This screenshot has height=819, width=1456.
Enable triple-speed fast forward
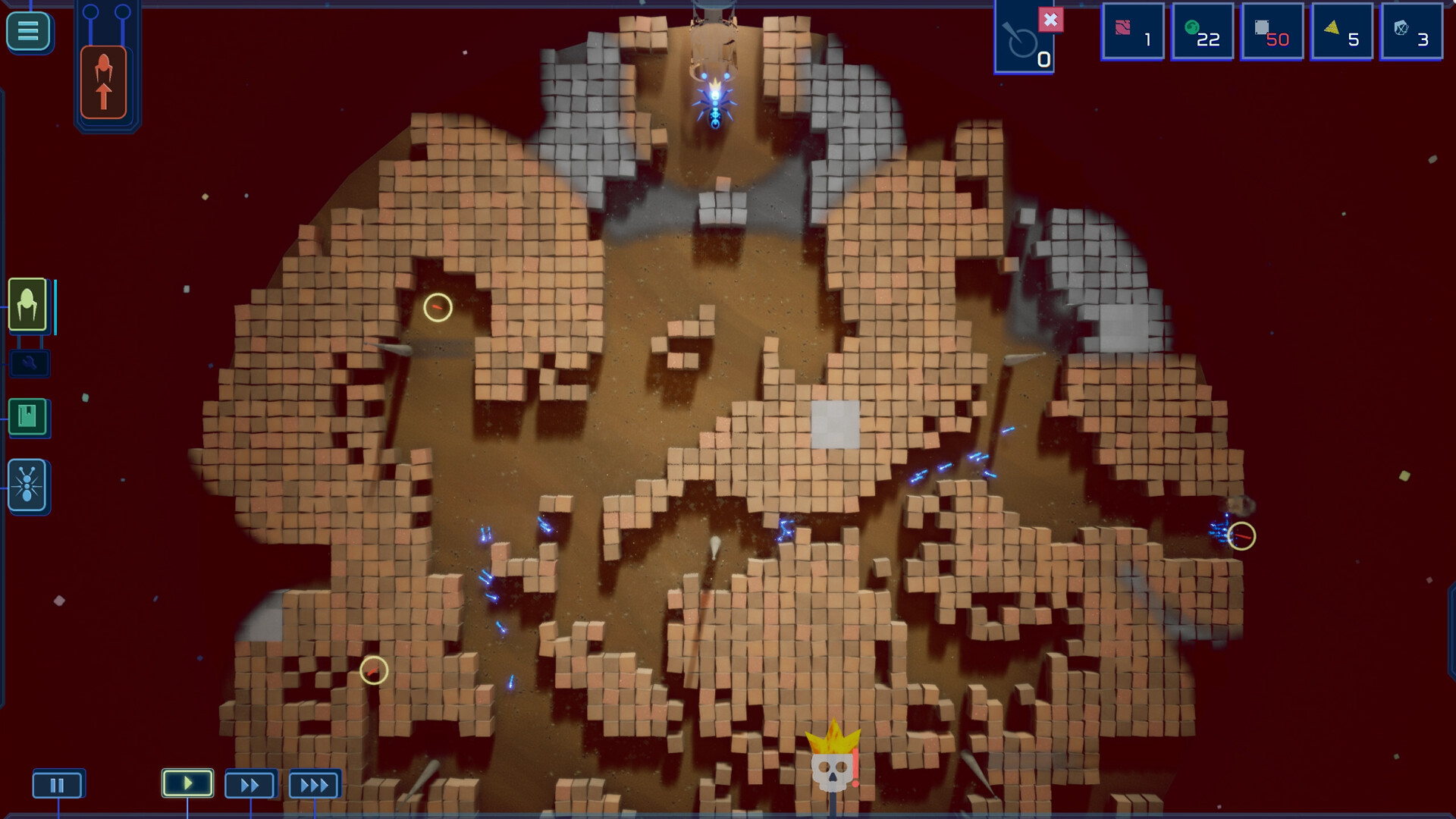click(314, 785)
